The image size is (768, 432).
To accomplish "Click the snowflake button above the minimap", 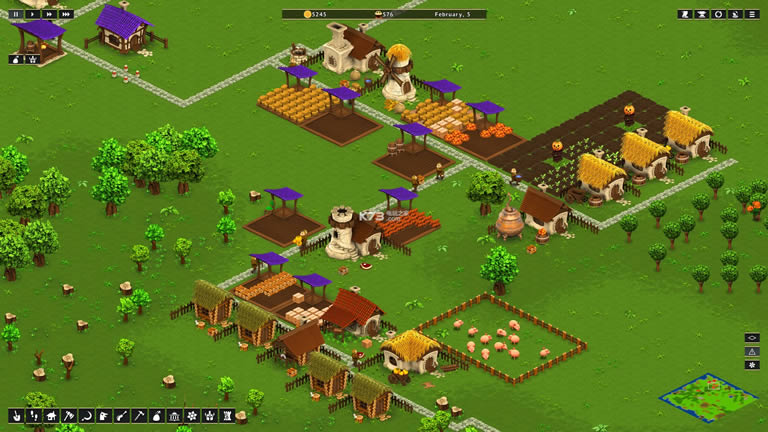I will pyautogui.click(x=752, y=365).
